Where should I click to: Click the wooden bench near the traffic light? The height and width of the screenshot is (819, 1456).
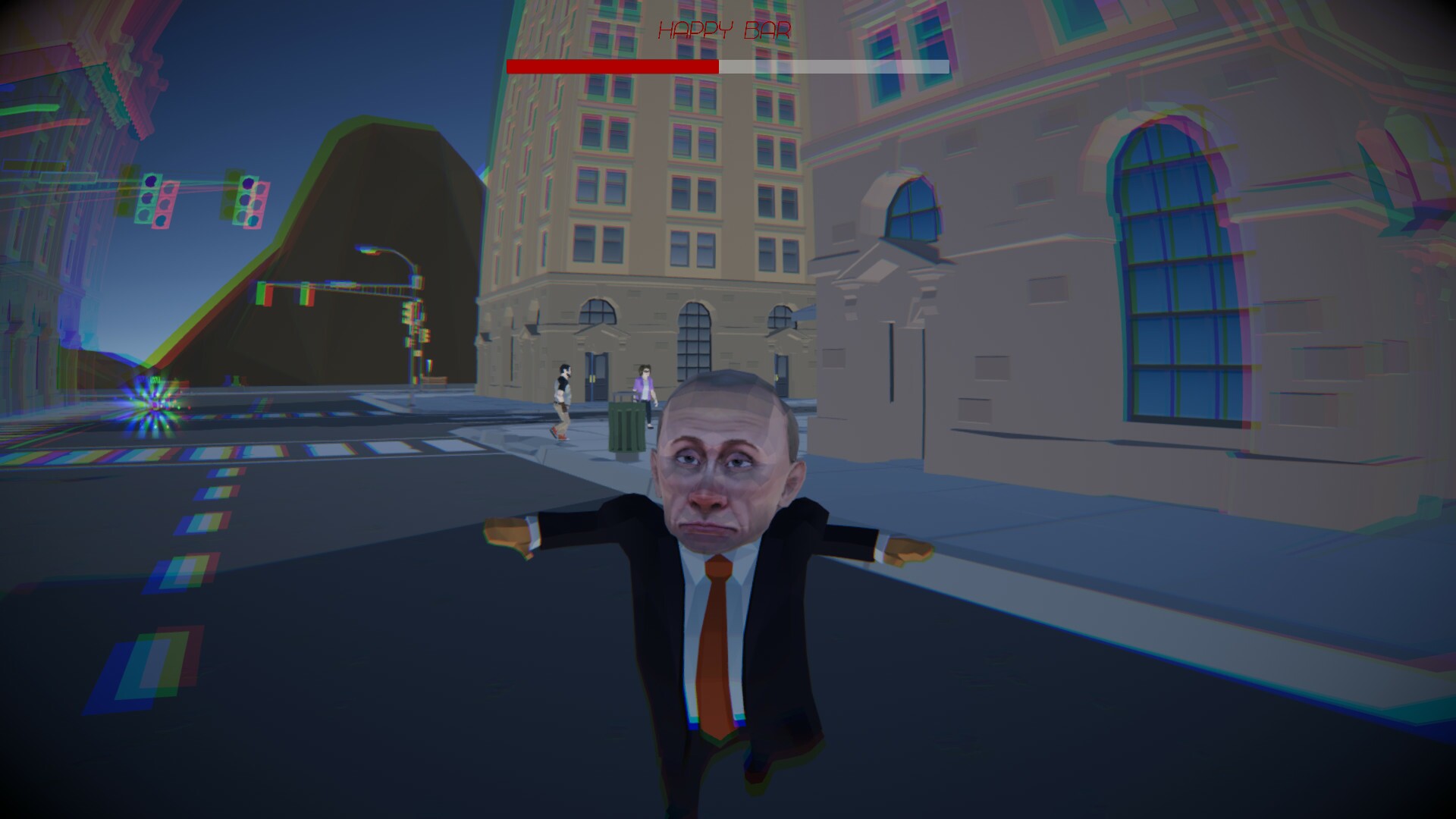(436, 381)
